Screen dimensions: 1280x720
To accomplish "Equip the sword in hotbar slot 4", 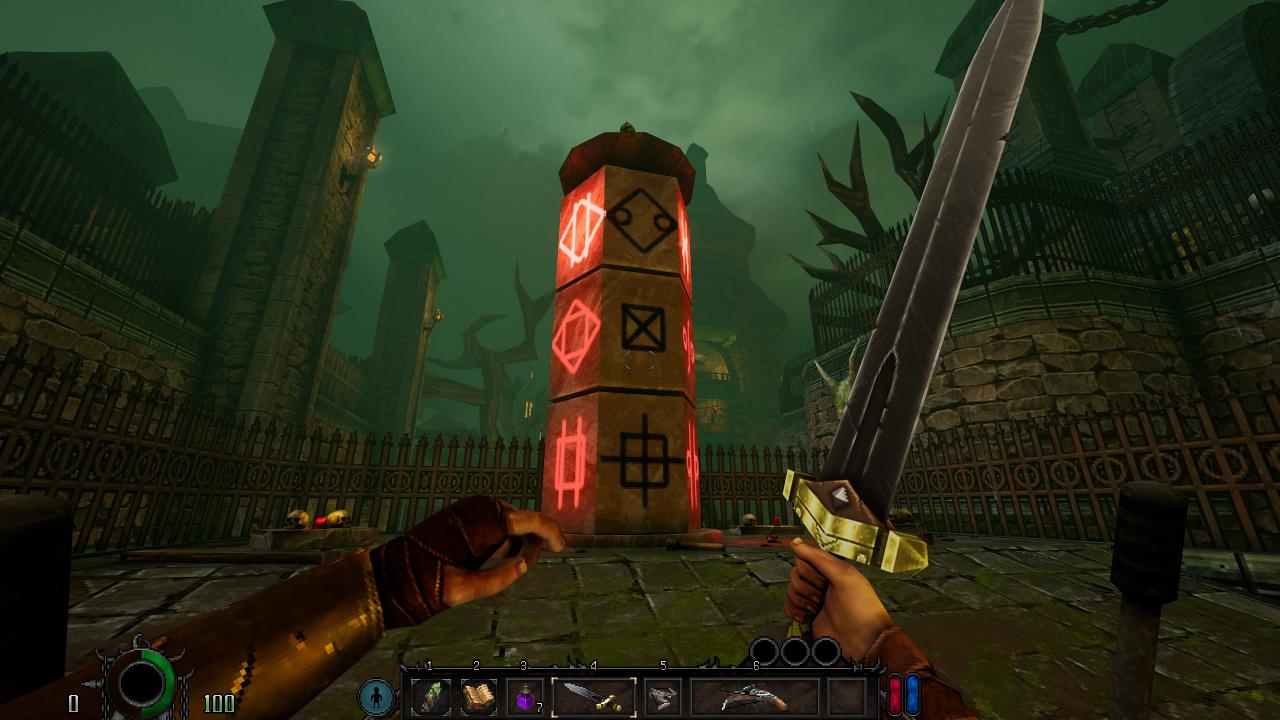I will [x=594, y=696].
